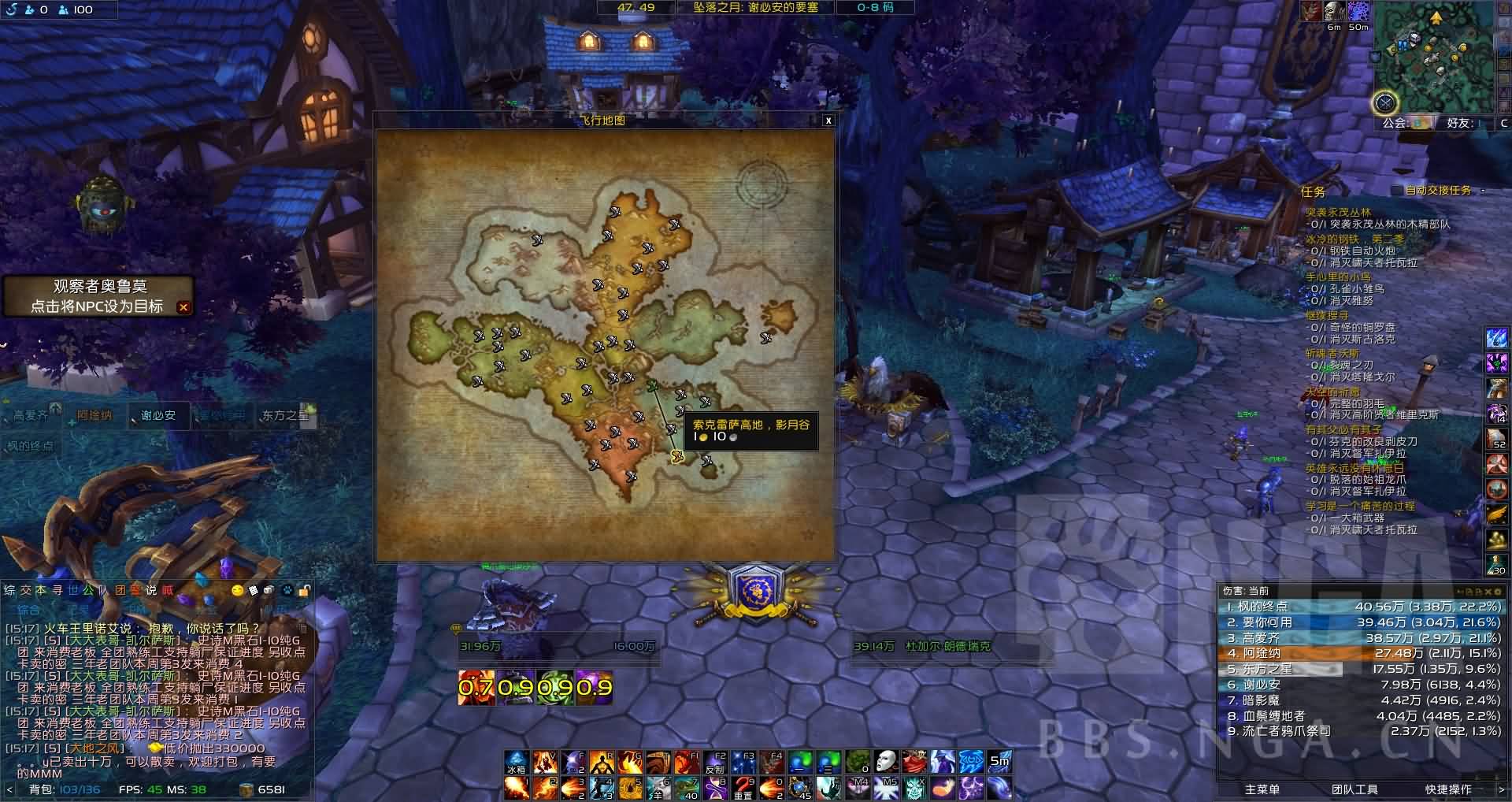Close the flight map window
The width and height of the screenshot is (1512, 802).
point(828,121)
